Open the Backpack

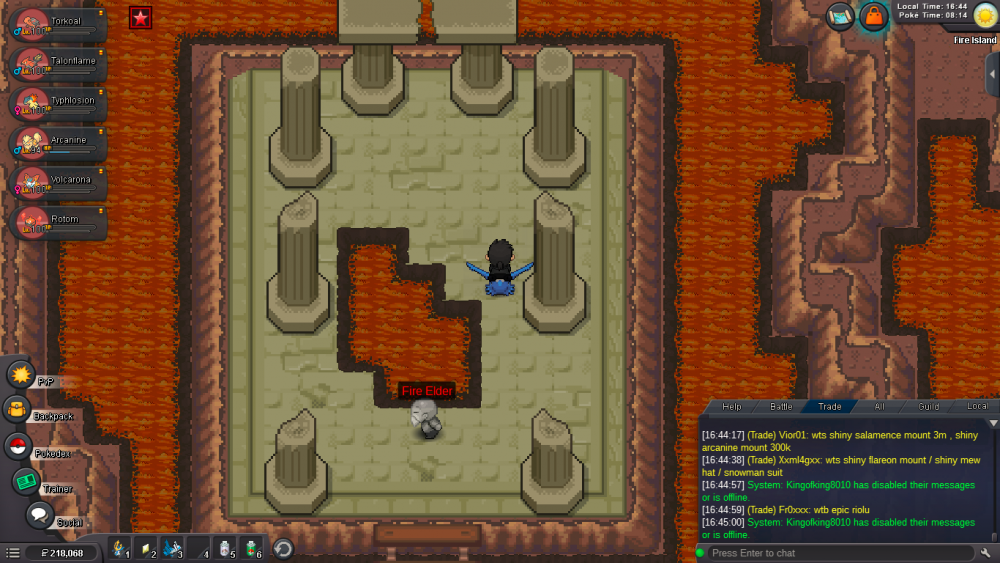[18, 409]
